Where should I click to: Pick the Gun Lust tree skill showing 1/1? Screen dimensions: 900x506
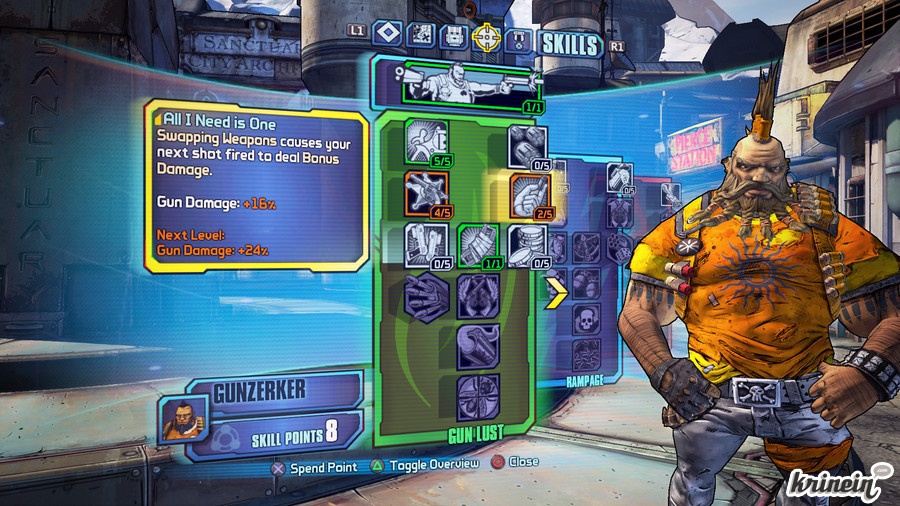[x=478, y=244]
